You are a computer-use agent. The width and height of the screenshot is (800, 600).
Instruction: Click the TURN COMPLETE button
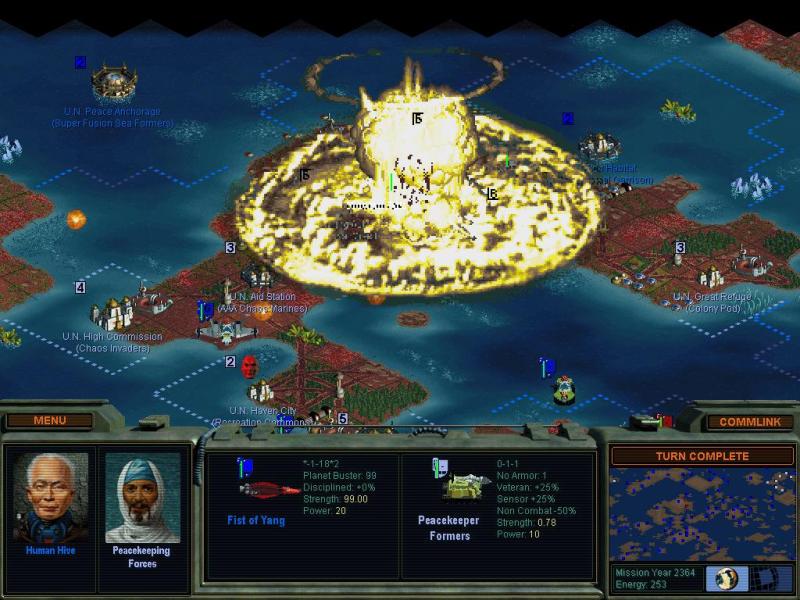click(x=701, y=456)
